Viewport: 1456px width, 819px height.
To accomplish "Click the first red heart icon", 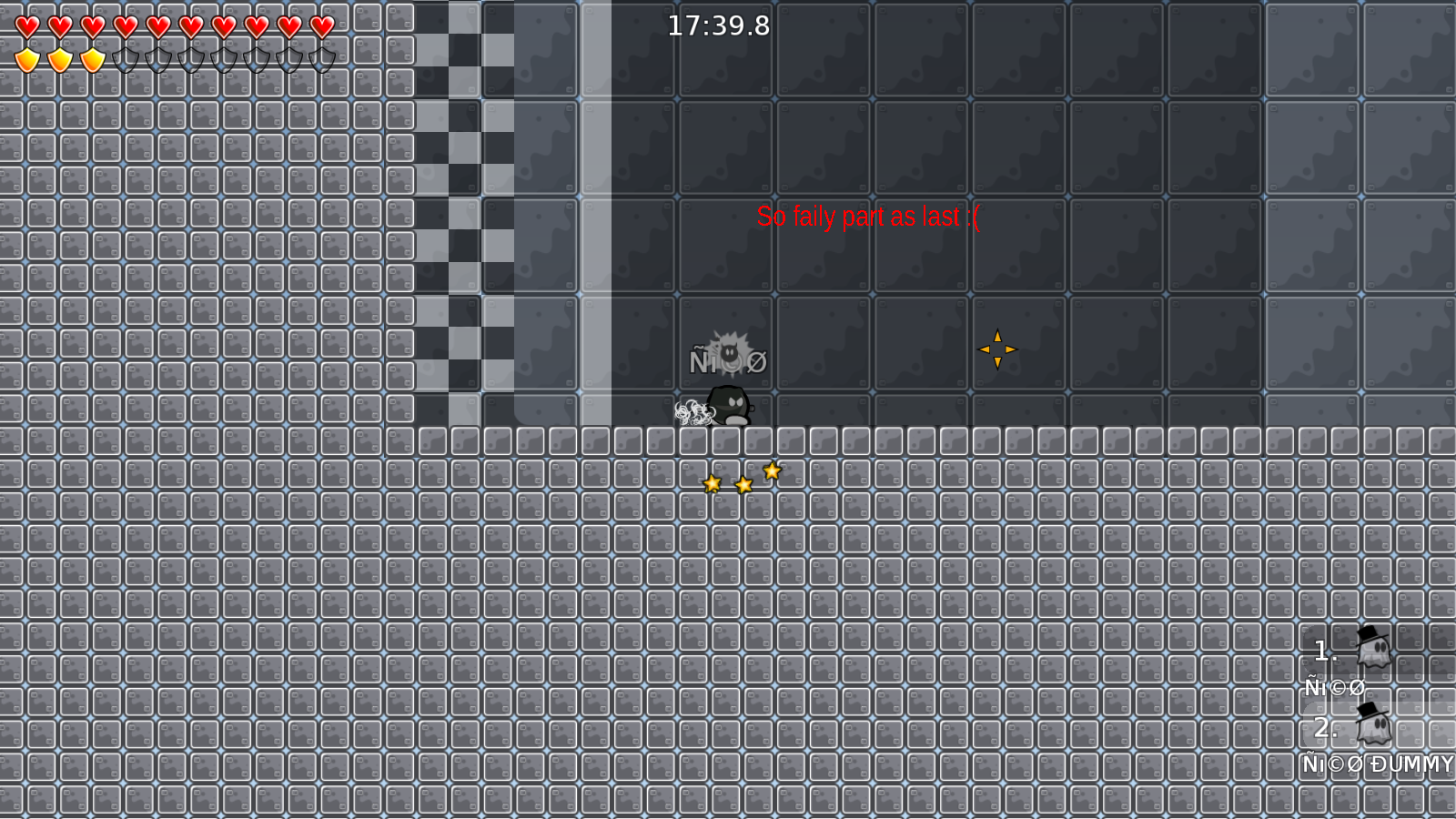I will 27,26.
